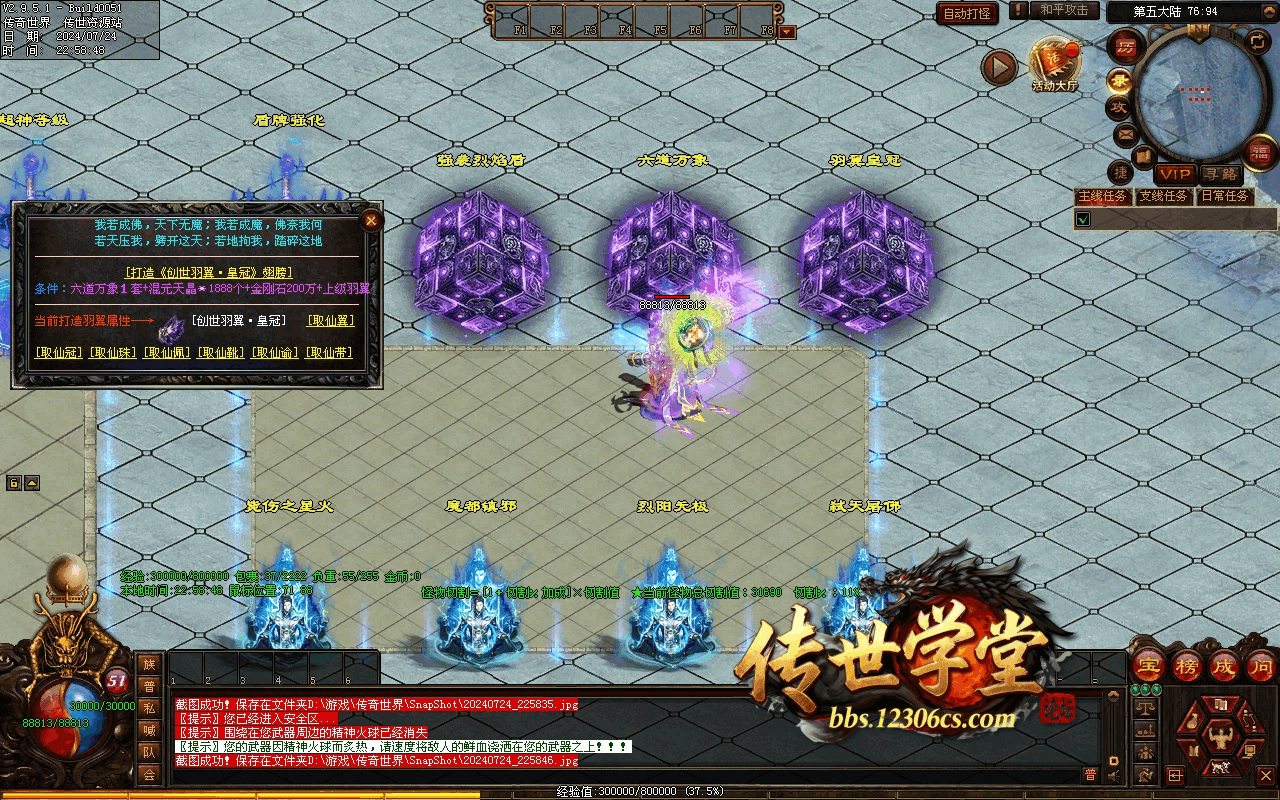Switch the 和平攻击 attack mode
1280x800 pixels.
tap(1063, 11)
